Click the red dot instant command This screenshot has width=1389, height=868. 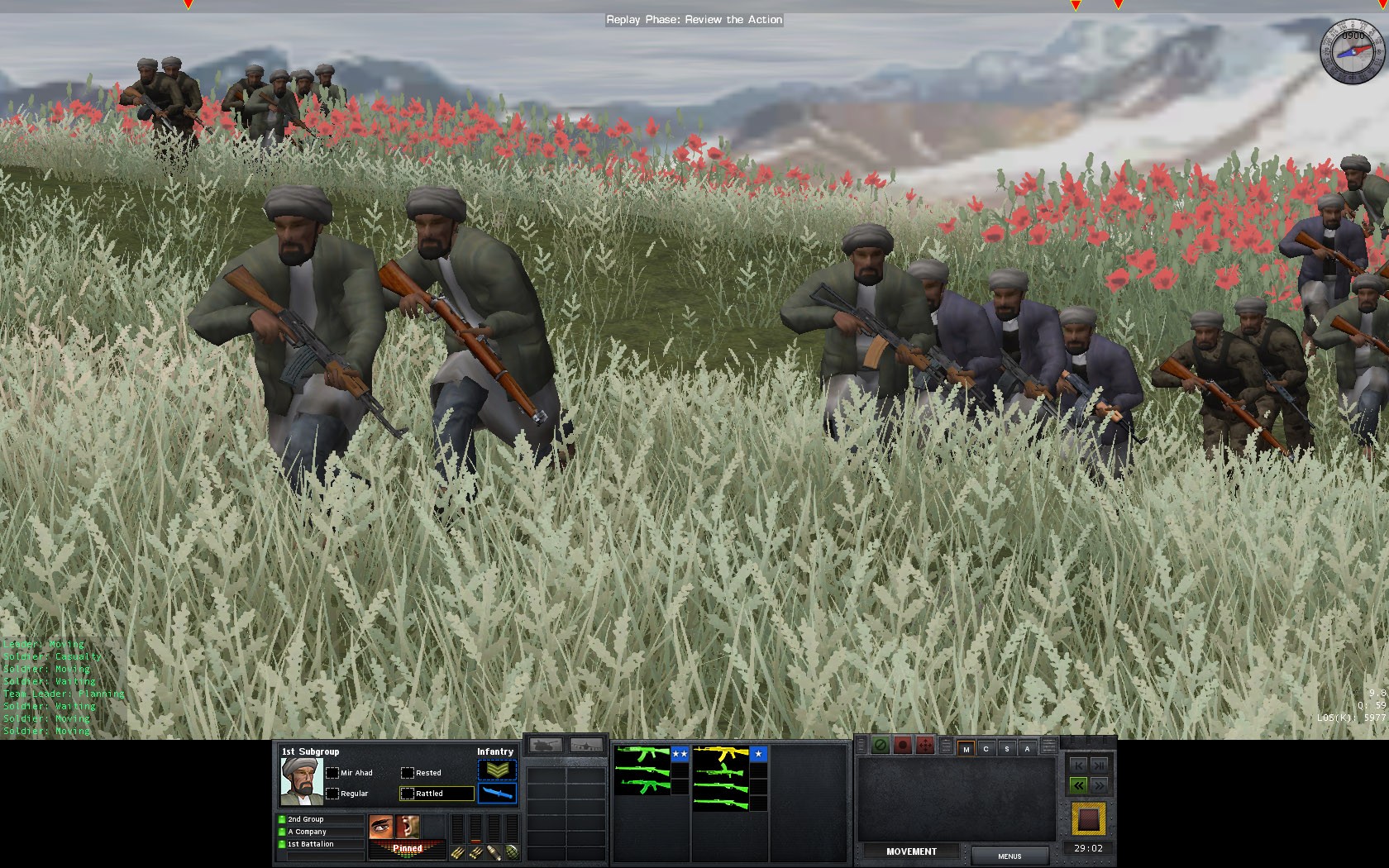pos(903,746)
